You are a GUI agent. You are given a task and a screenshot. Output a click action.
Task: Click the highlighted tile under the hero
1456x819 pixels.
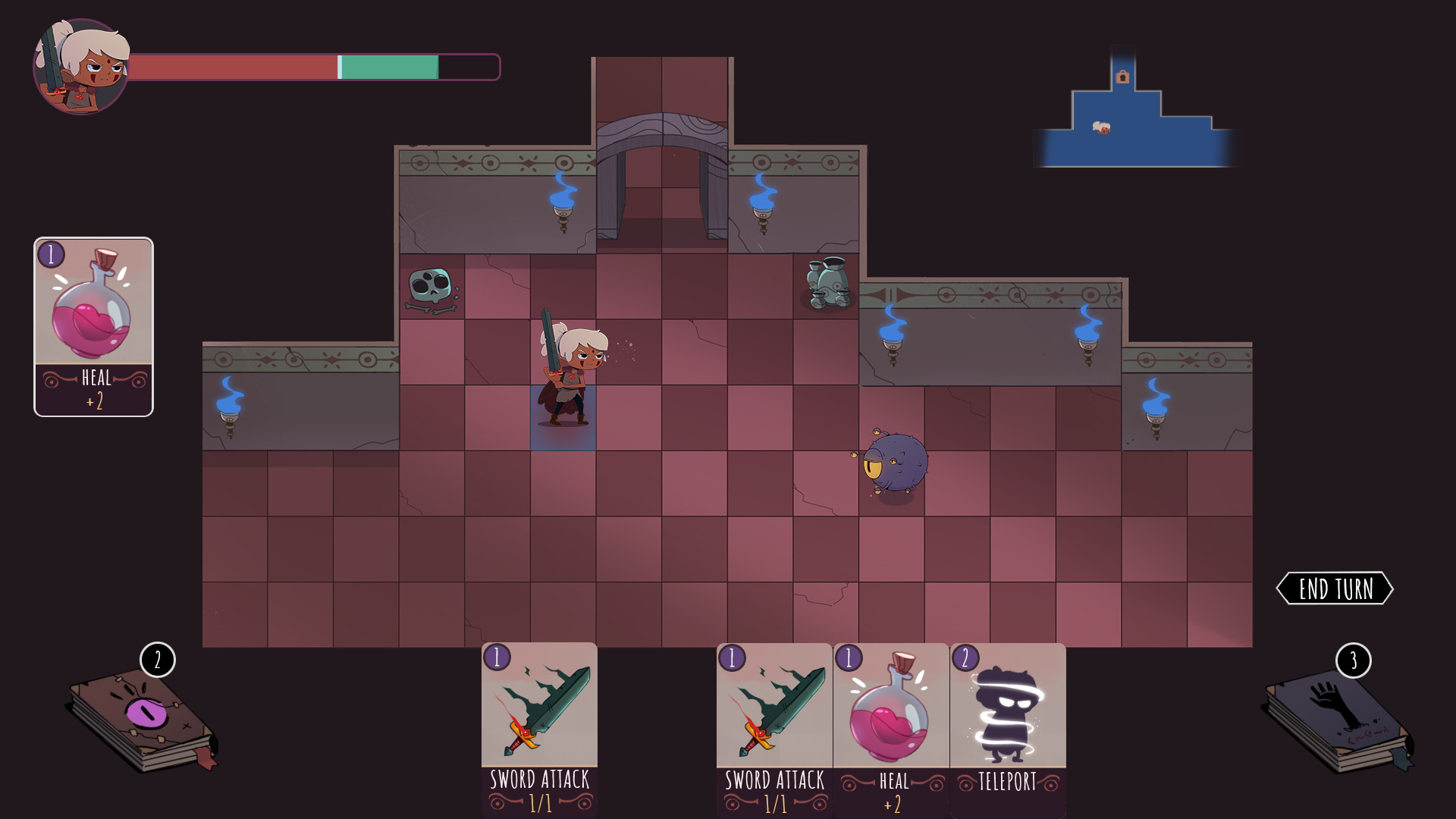click(x=561, y=417)
